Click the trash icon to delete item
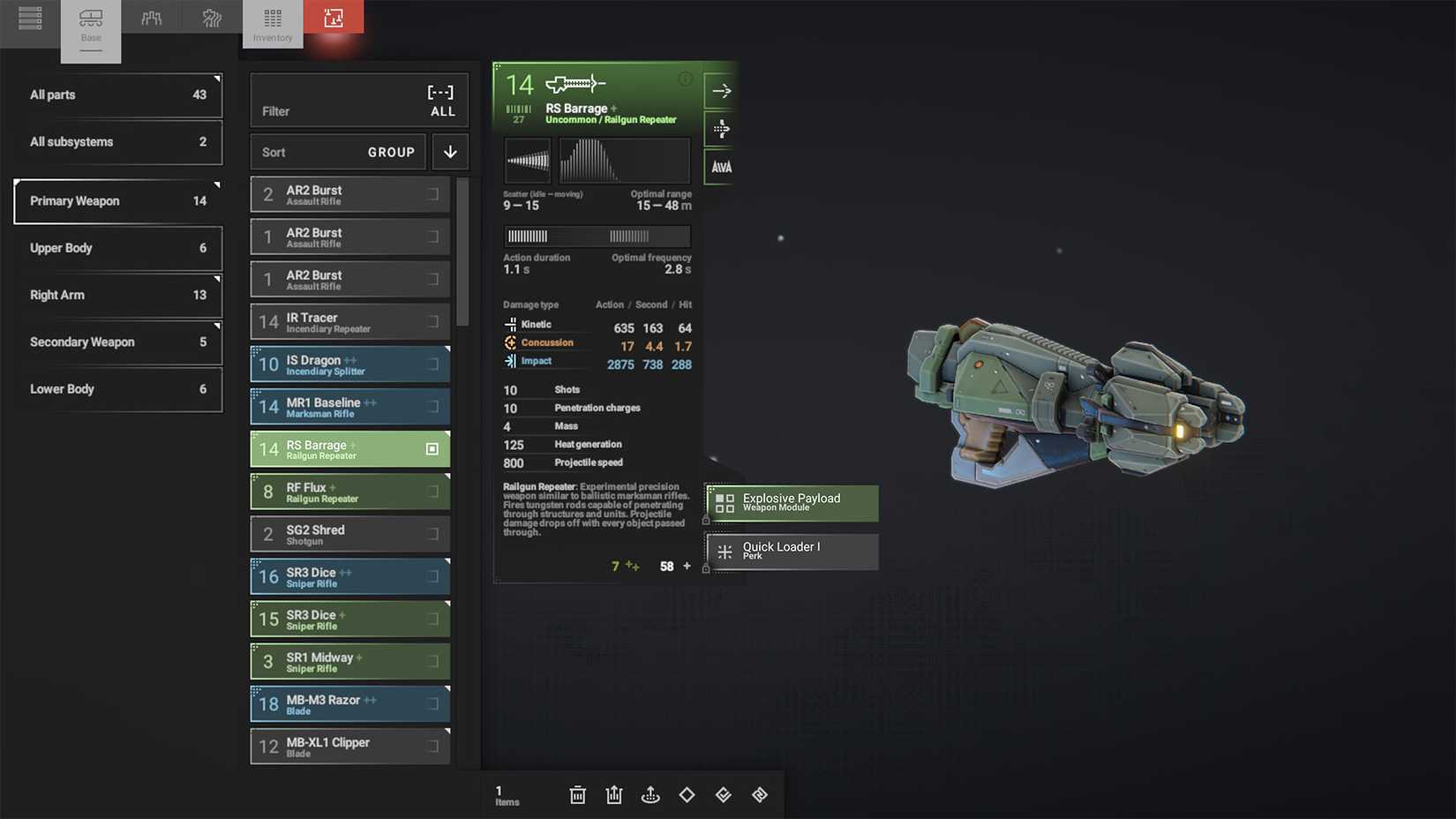The image size is (1456, 819). click(x=578, y=794)
